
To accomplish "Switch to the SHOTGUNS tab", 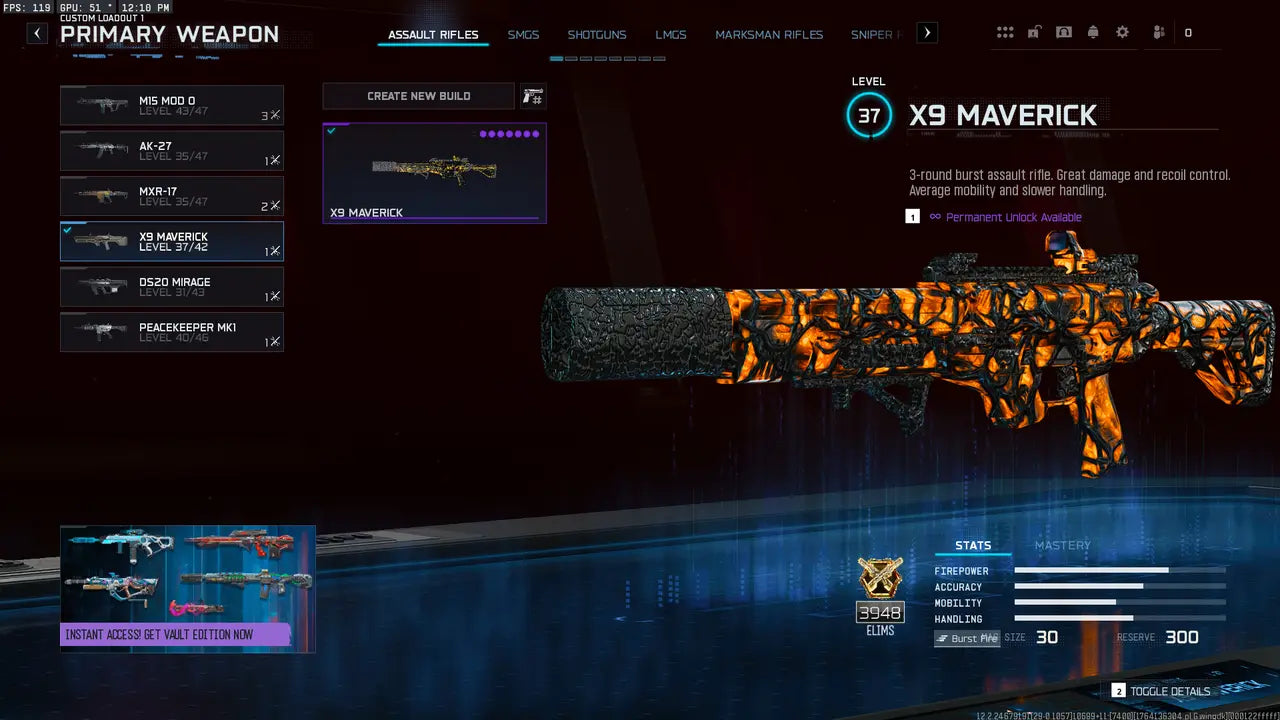I will click(x=597, y=34).
